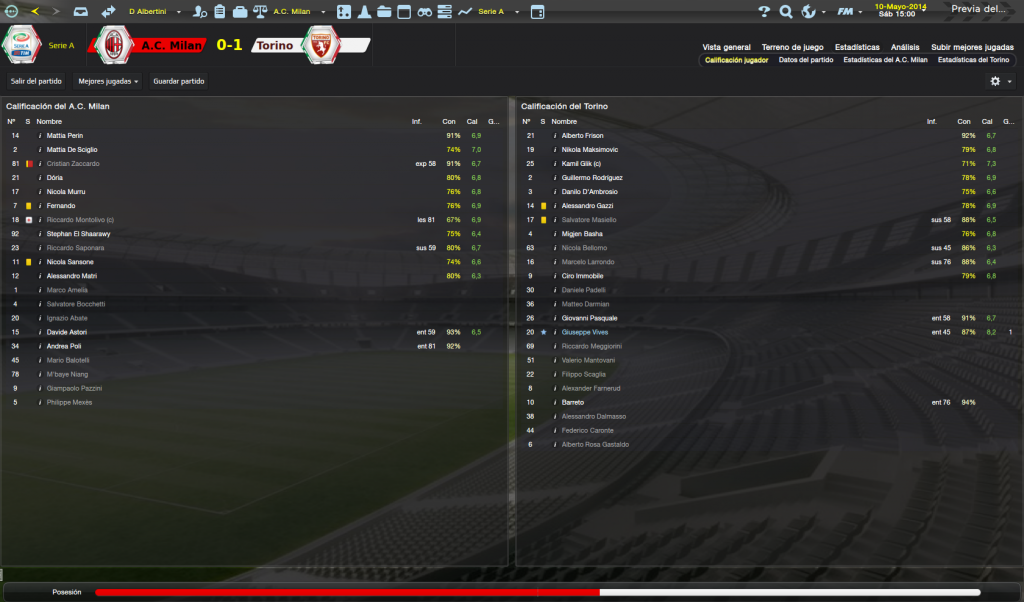Go to the Análisis tab

tap(905, 47)
